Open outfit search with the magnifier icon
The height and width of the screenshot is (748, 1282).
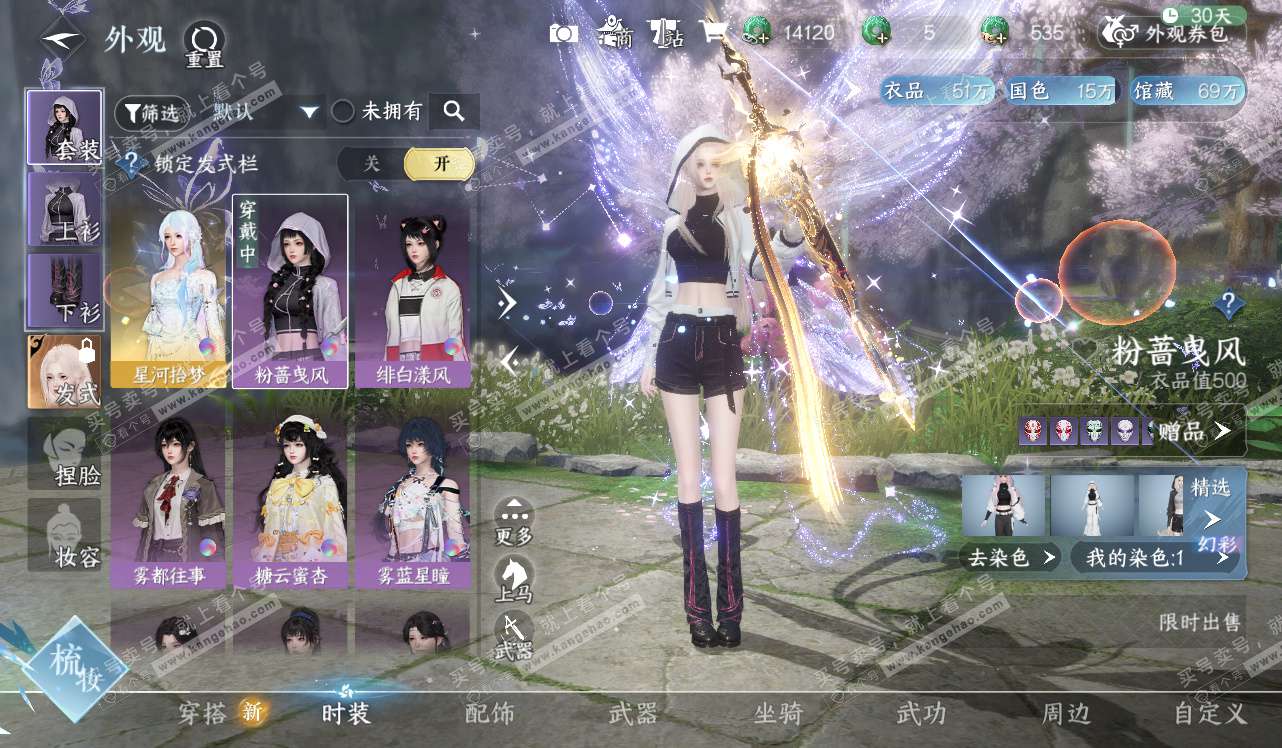pos(454,112)
